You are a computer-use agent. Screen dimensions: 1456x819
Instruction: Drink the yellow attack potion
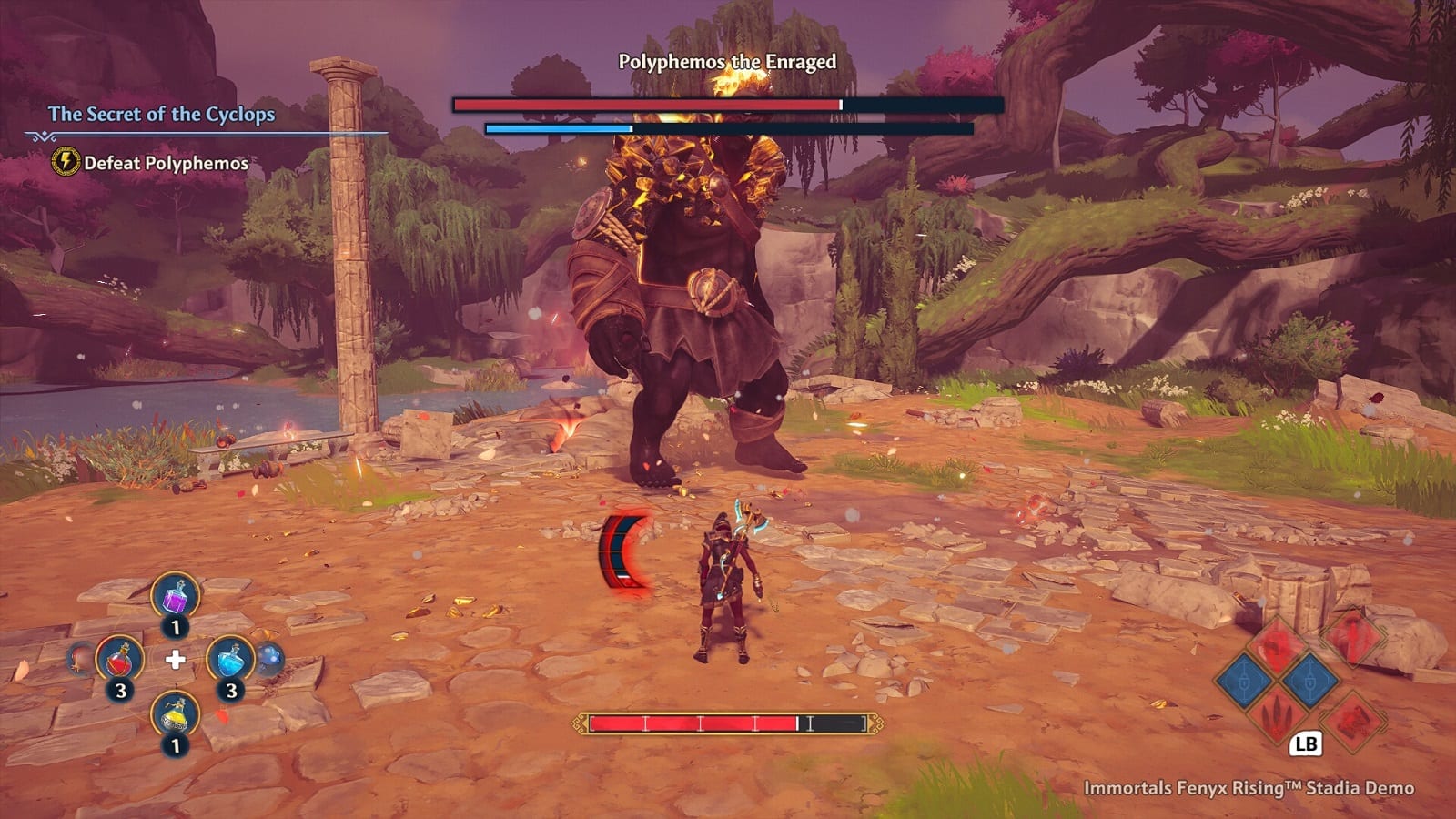coord(175,715)
